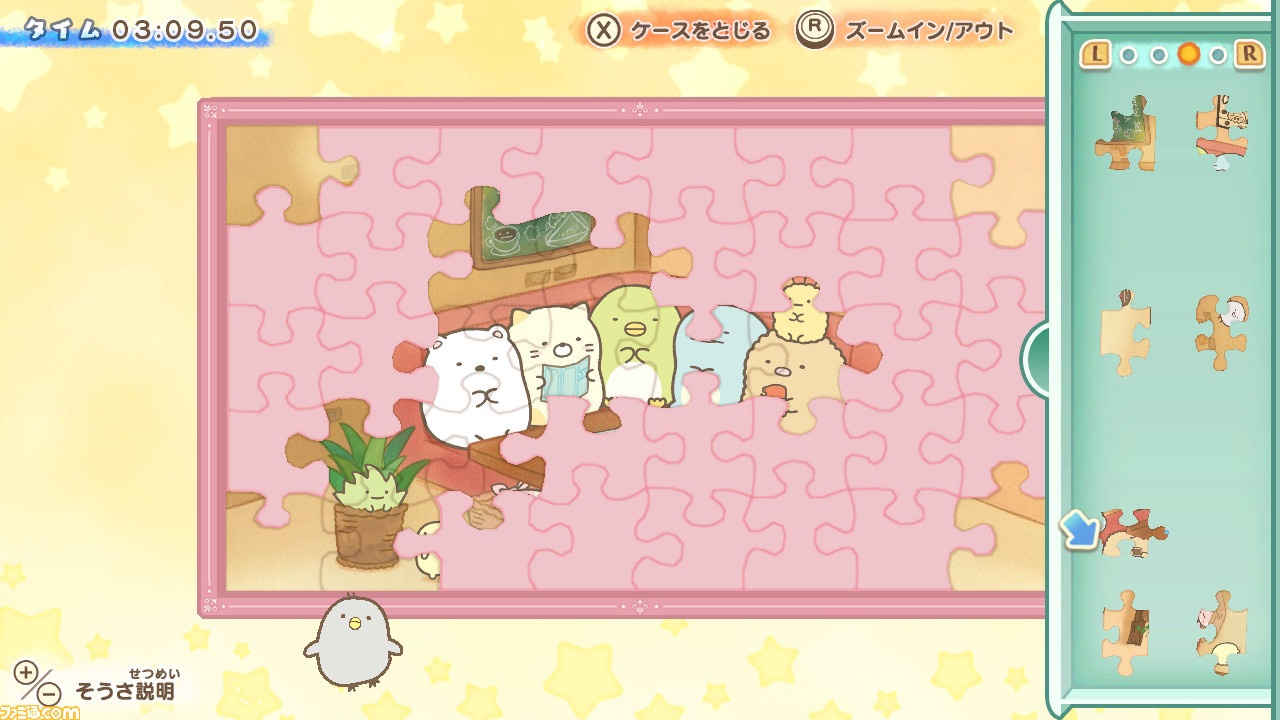Choose the bottom-right tray piece with pink detail
1280x720 pixels.
click(x=1221, y=630)
